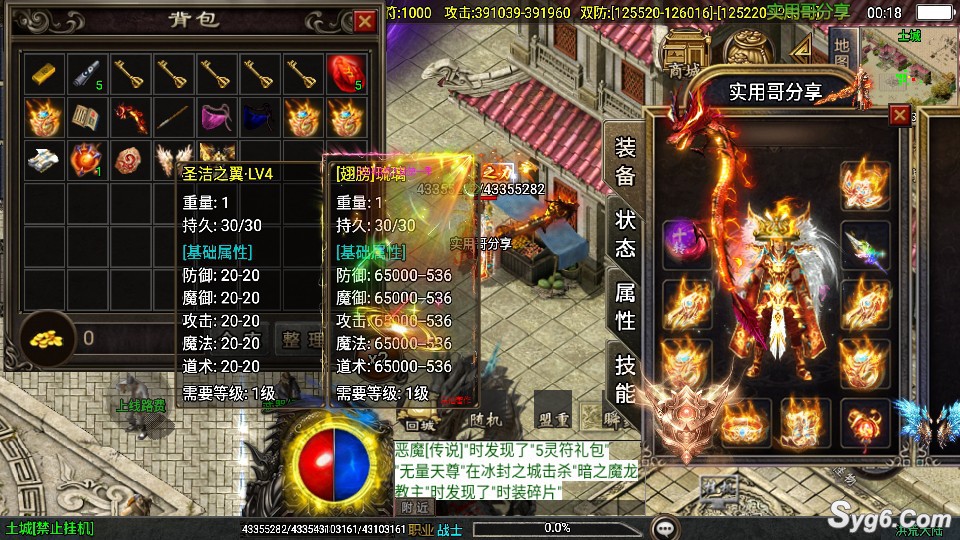
Task: Close the 背包 backpack window
Action: pos(364,20)
